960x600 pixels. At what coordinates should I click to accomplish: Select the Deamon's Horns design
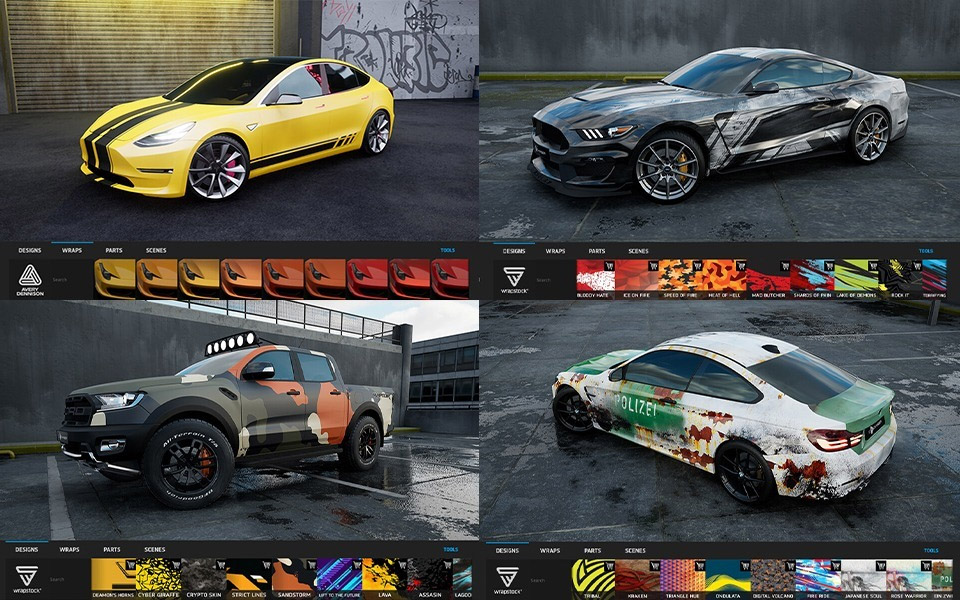point(112,575)
